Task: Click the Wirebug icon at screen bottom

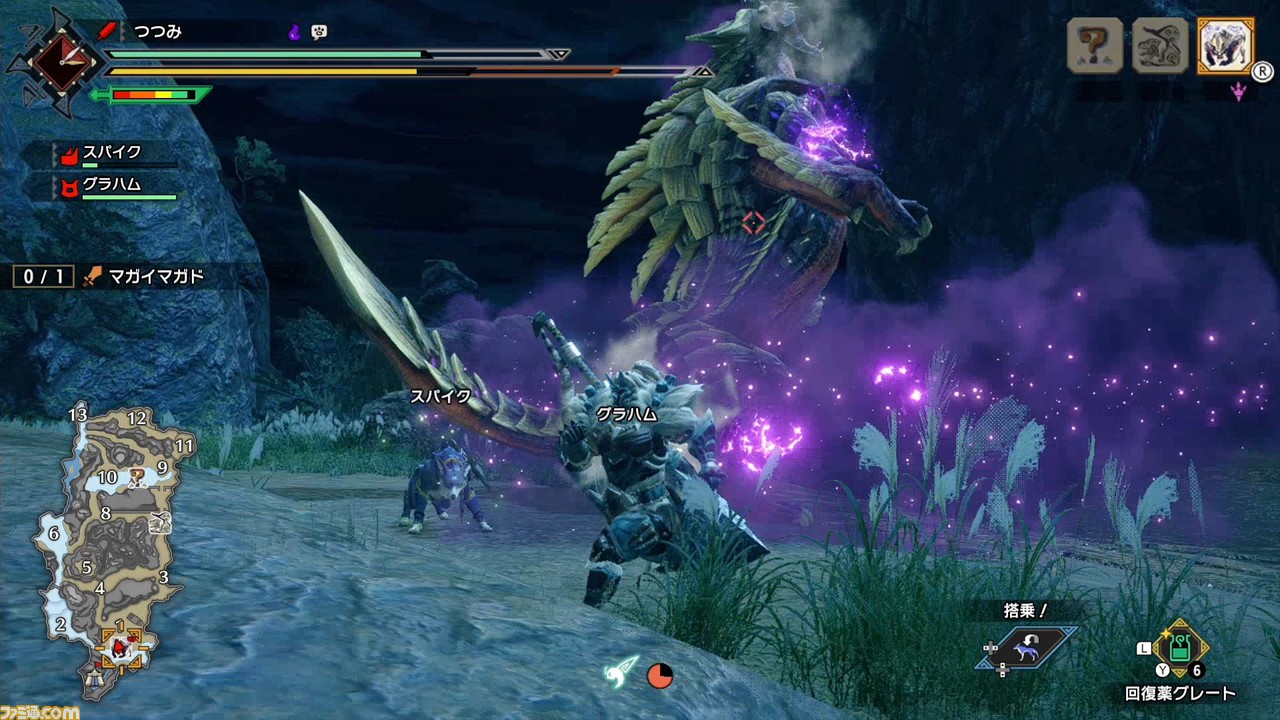Action: [x=622, y=672]
